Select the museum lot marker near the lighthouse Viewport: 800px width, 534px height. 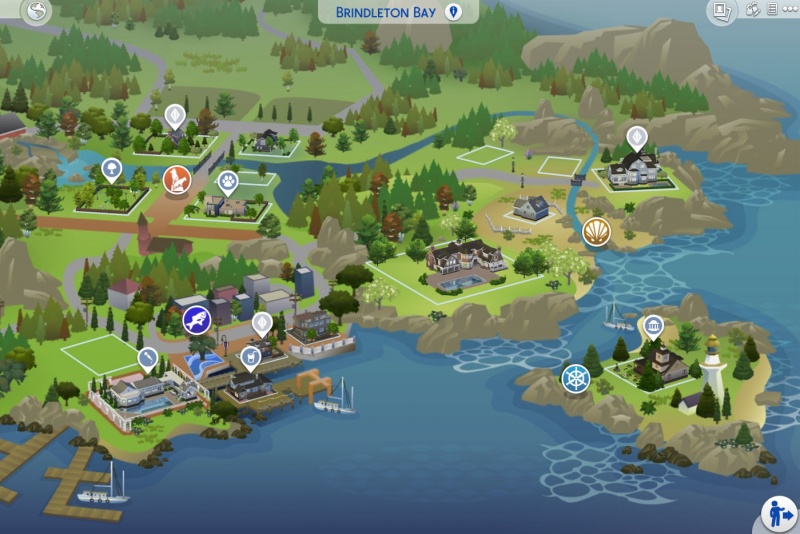point(653,326)
